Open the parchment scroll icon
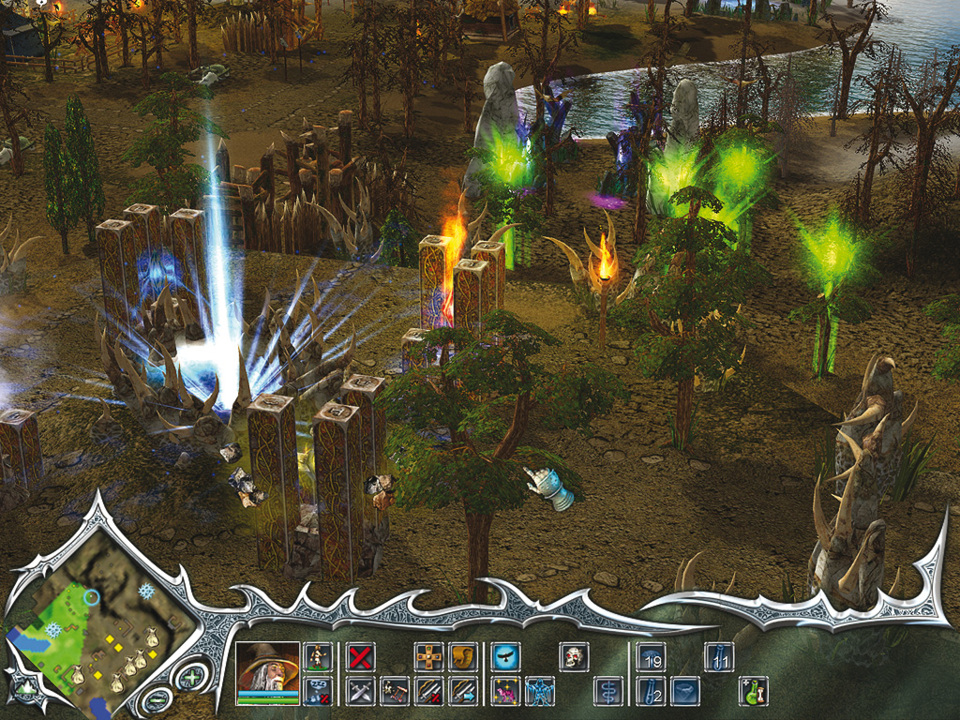Image resolution: width=960 pixels, height=720 pixels. coord(462,657)
